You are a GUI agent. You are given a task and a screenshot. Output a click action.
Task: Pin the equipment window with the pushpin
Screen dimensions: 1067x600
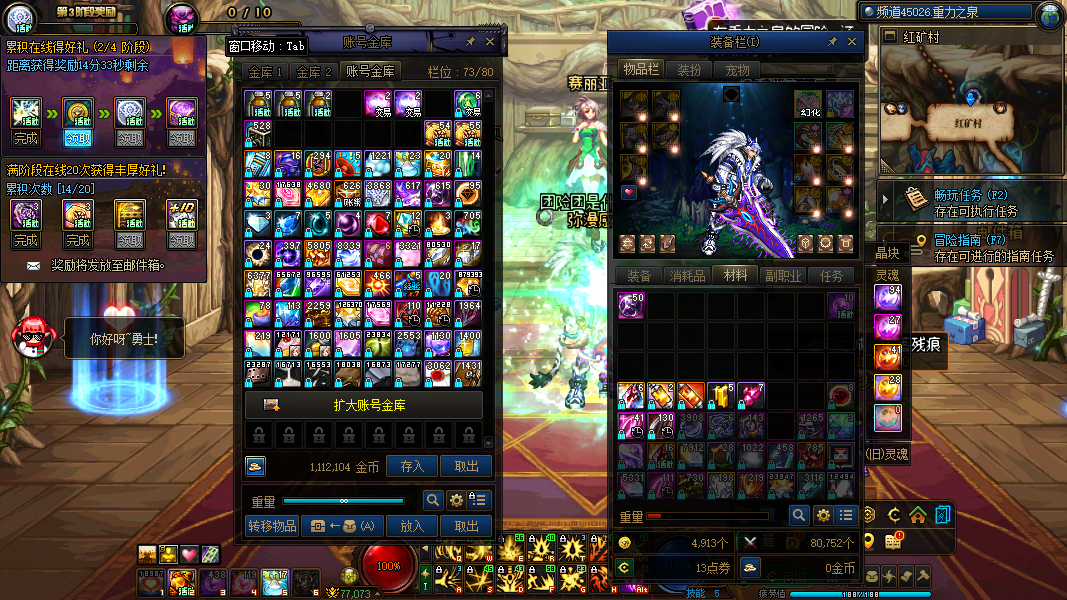coord(832,42)
